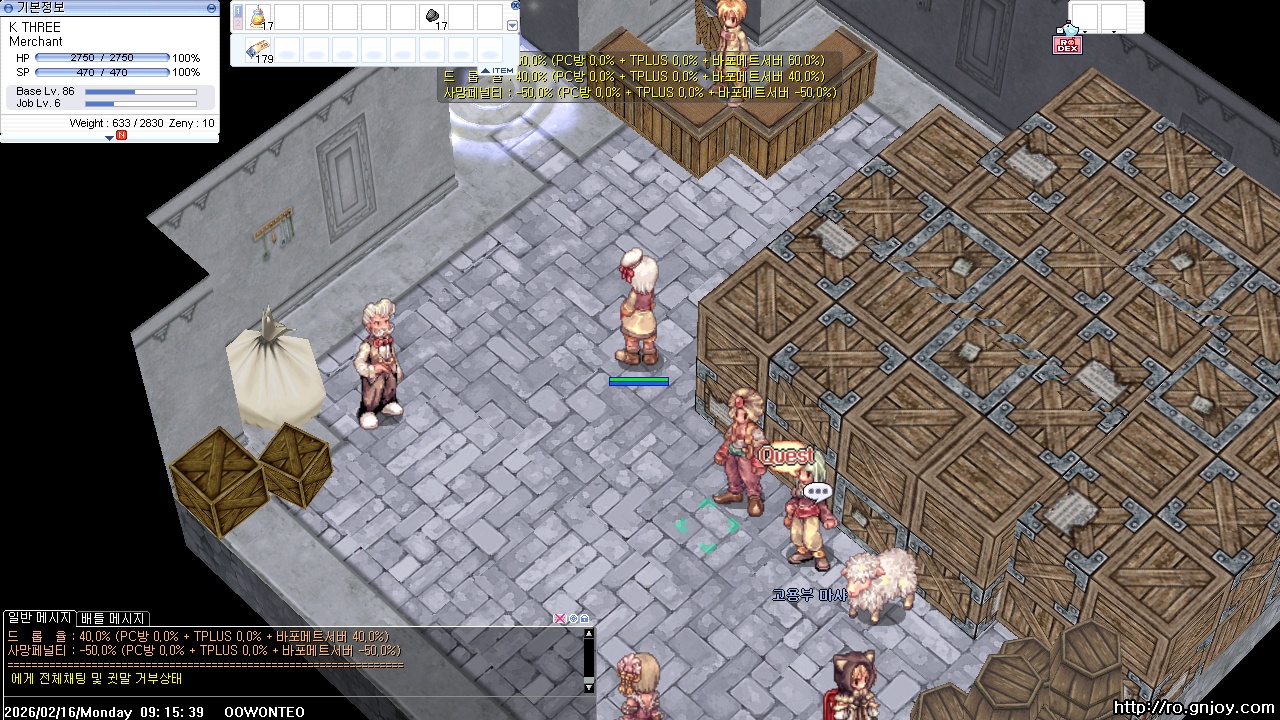The width and height of the screenshot is (1280, 720).
Task: Click the red N notification badge
Action: [x=121, y=135]
